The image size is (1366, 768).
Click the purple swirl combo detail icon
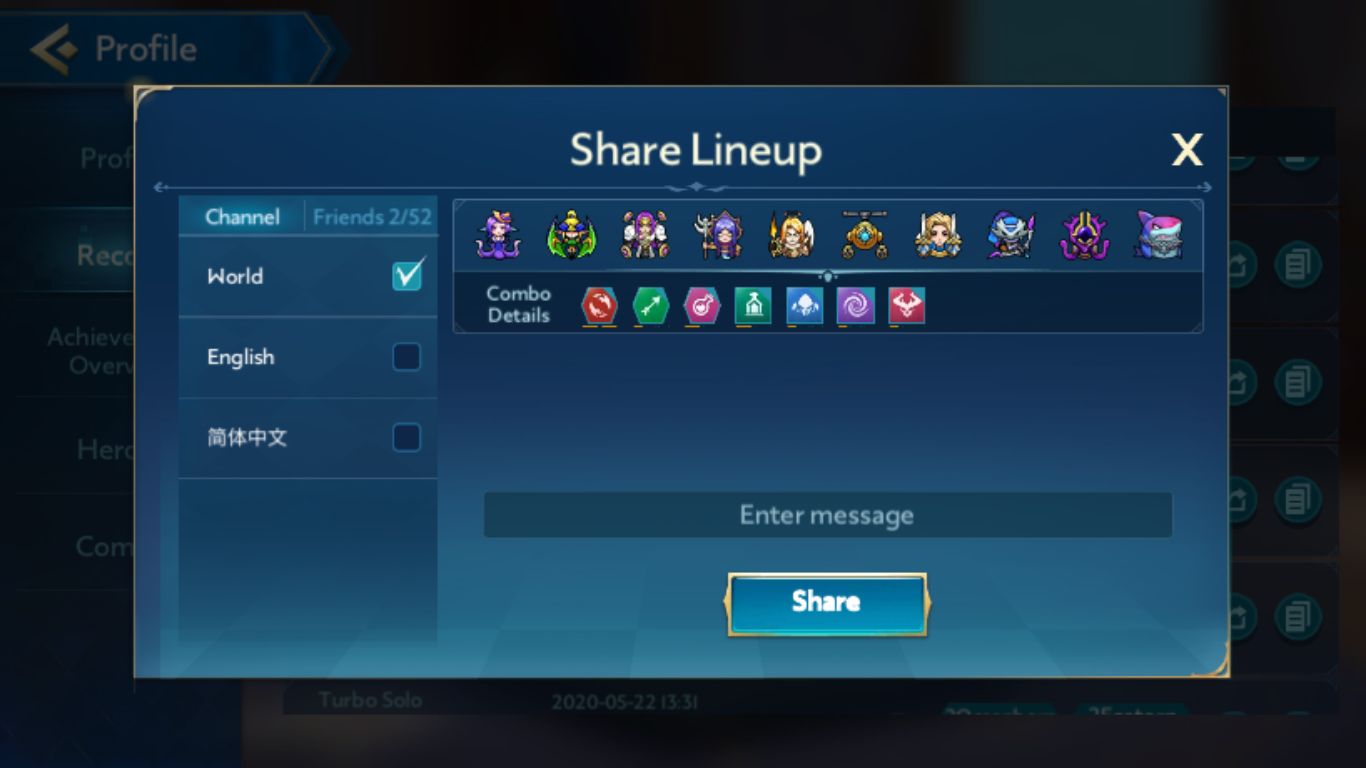click(x=857, y=306)
